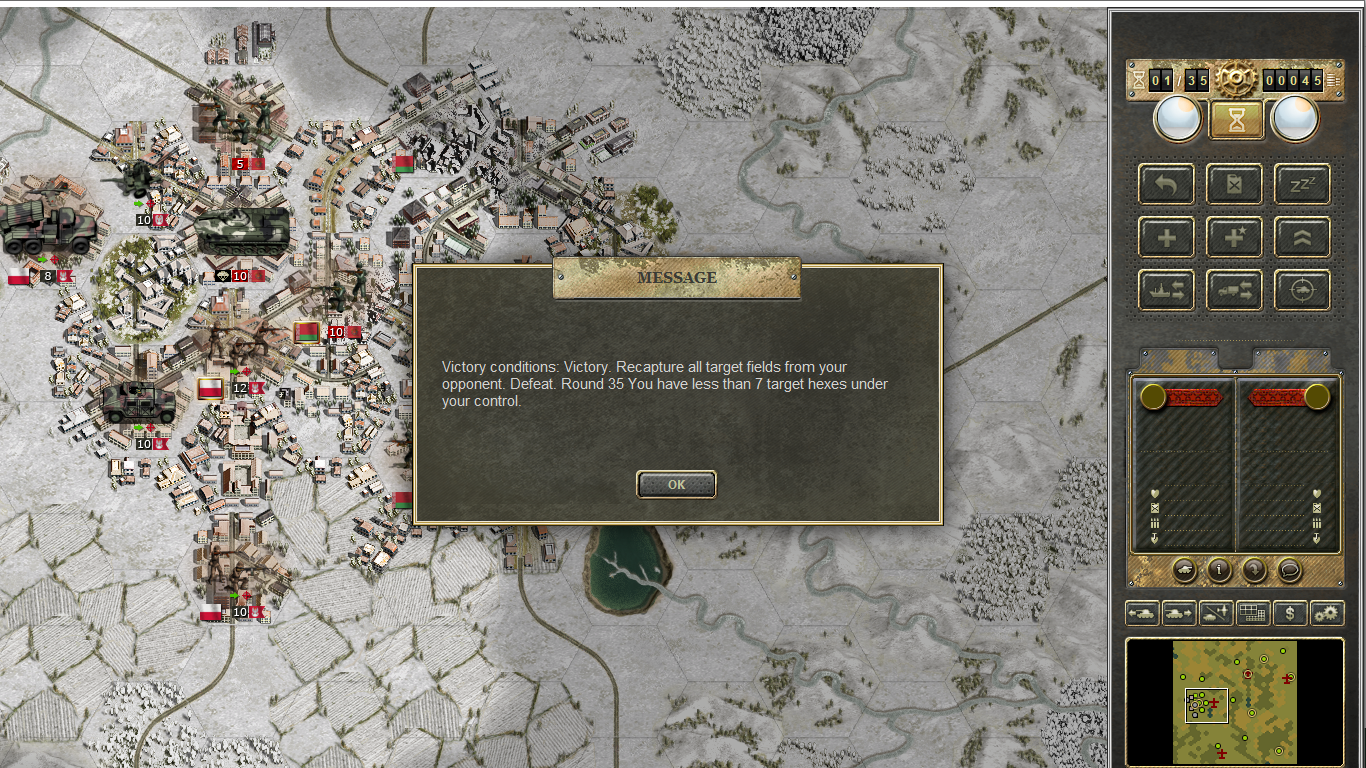Toggle the ground and air view button
Screen dimensions: 1366x768
tap(1216, 613)
